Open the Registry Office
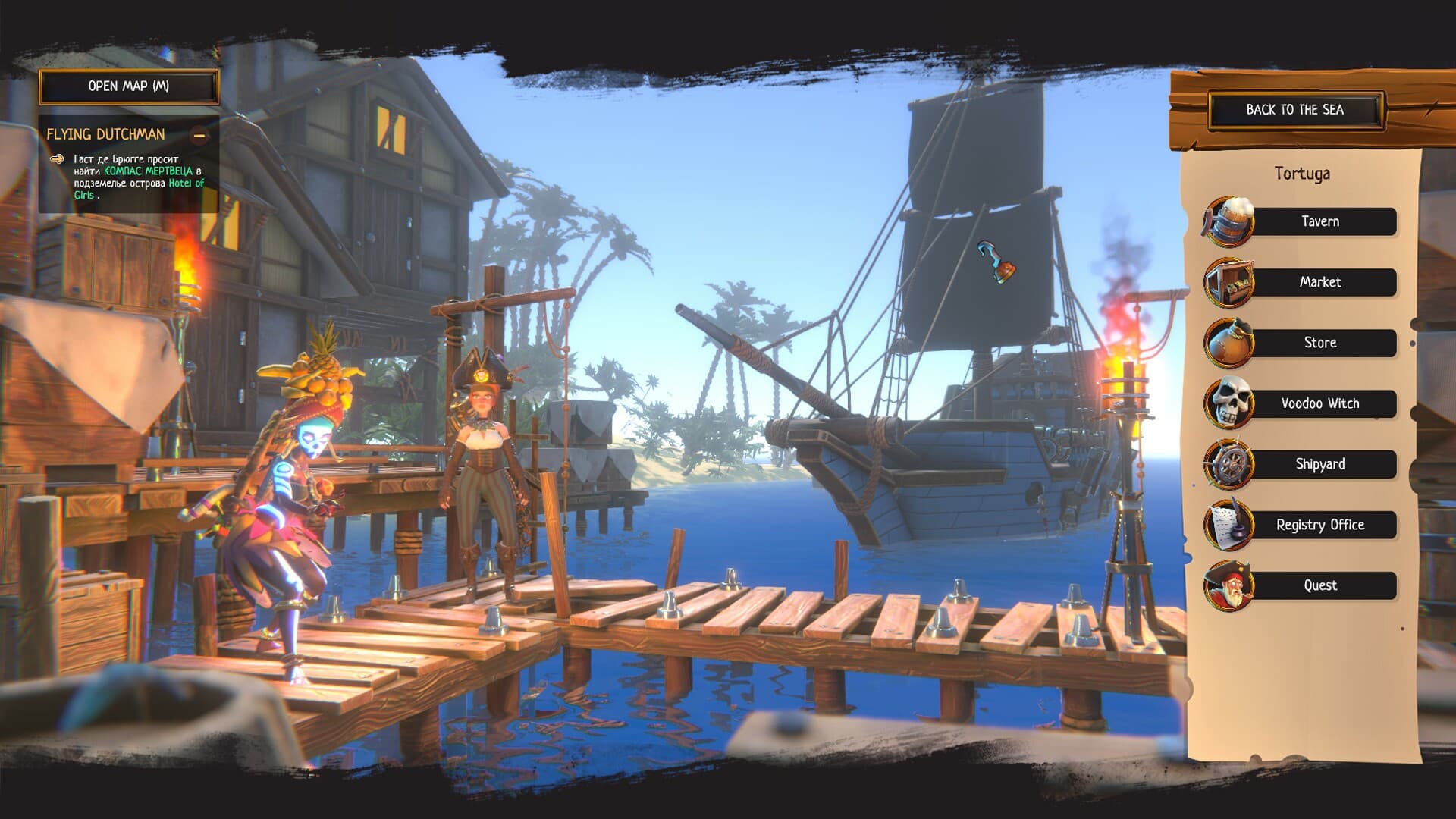 point(1320,525)
